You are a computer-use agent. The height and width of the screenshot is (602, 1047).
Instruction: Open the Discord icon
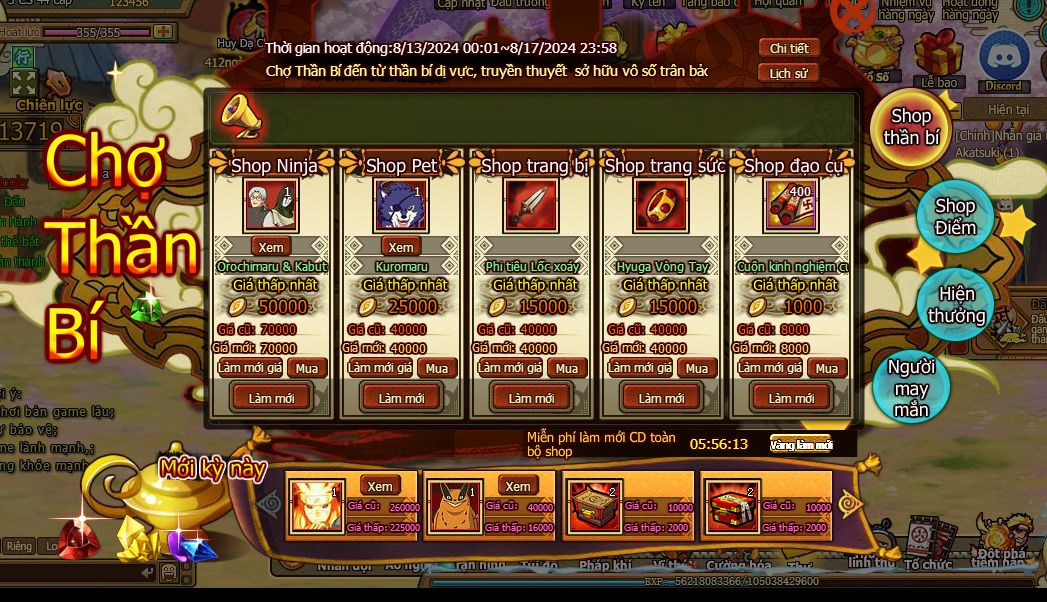[x=1003, y=63]
